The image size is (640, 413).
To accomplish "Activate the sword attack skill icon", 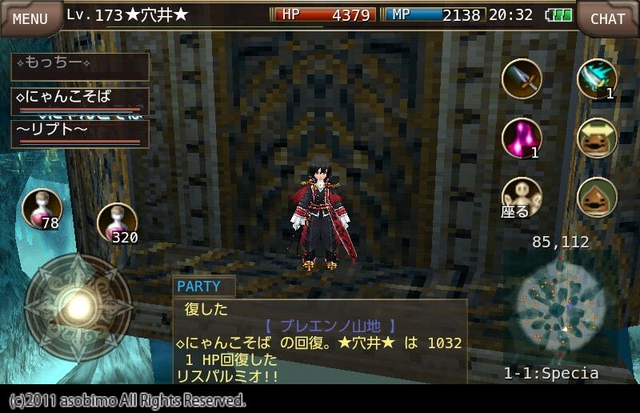I will coord(521,79).
